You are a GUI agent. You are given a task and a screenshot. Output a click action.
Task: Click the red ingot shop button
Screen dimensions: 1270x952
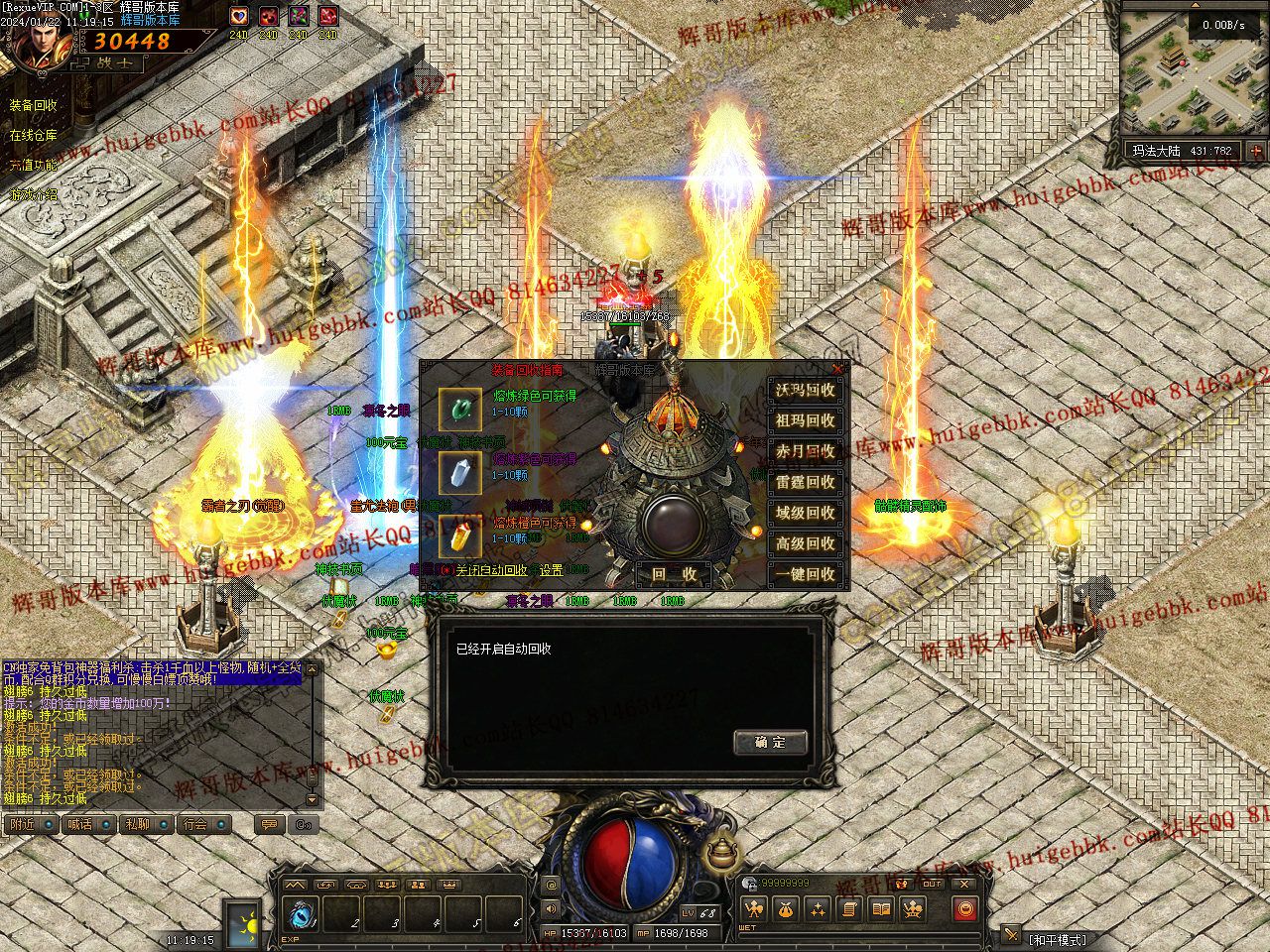[964, 908]
